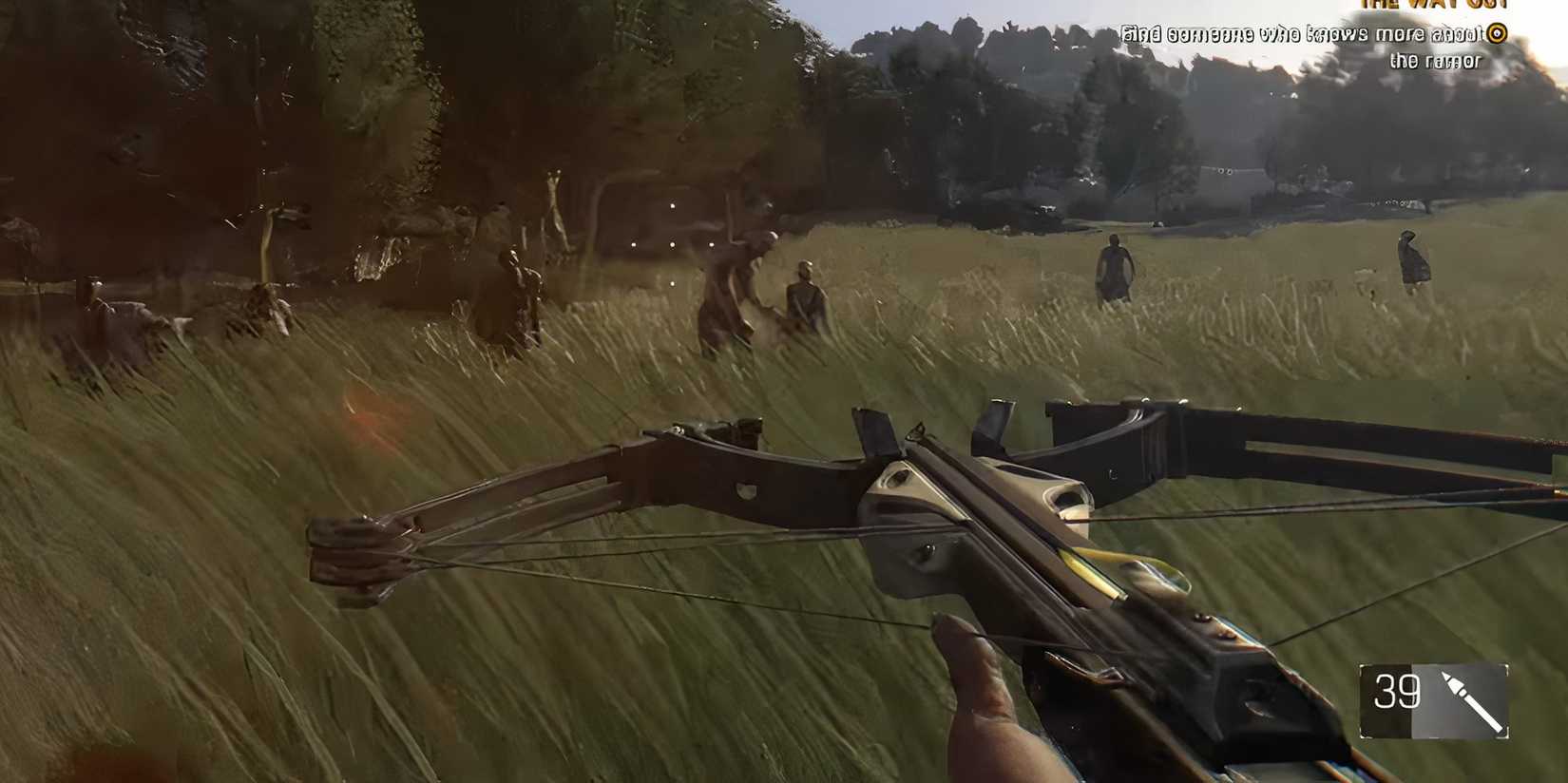Click the dark ammo count background square
Screen dimensions: 1568x783
(1387, 703)
